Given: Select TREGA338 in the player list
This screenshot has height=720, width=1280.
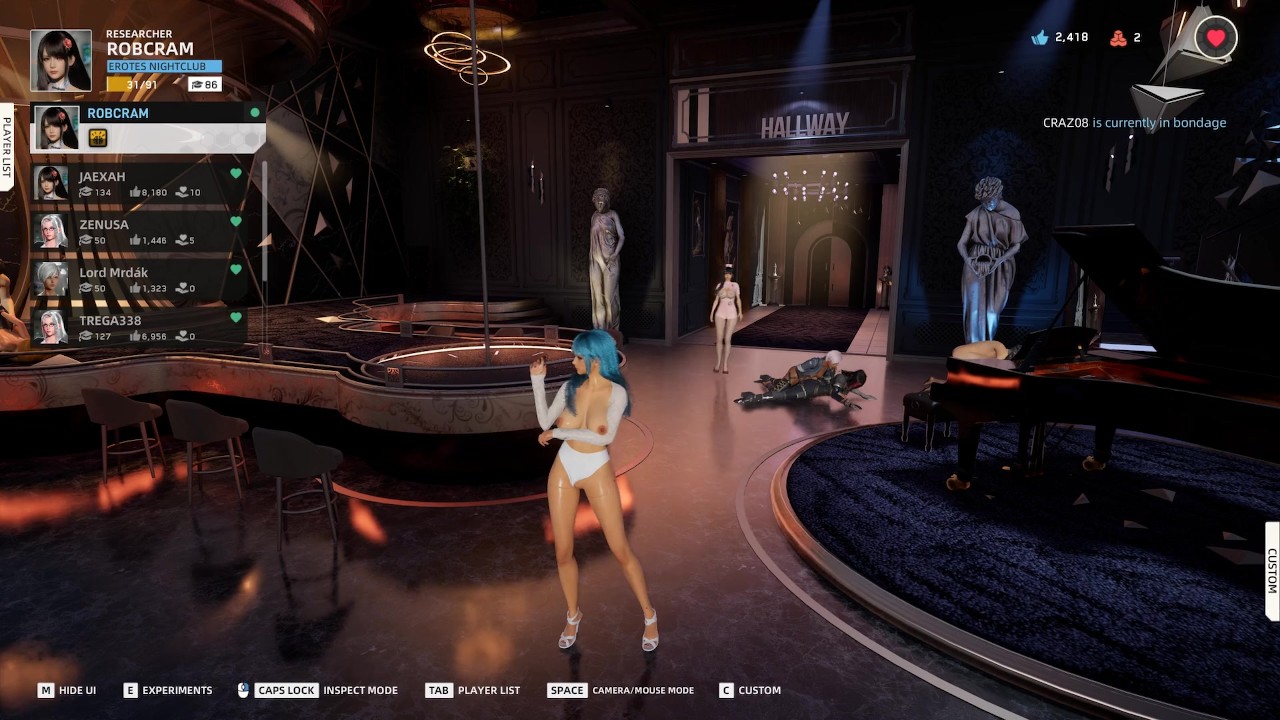Looking at the screenshot, I should pos(140,327).
